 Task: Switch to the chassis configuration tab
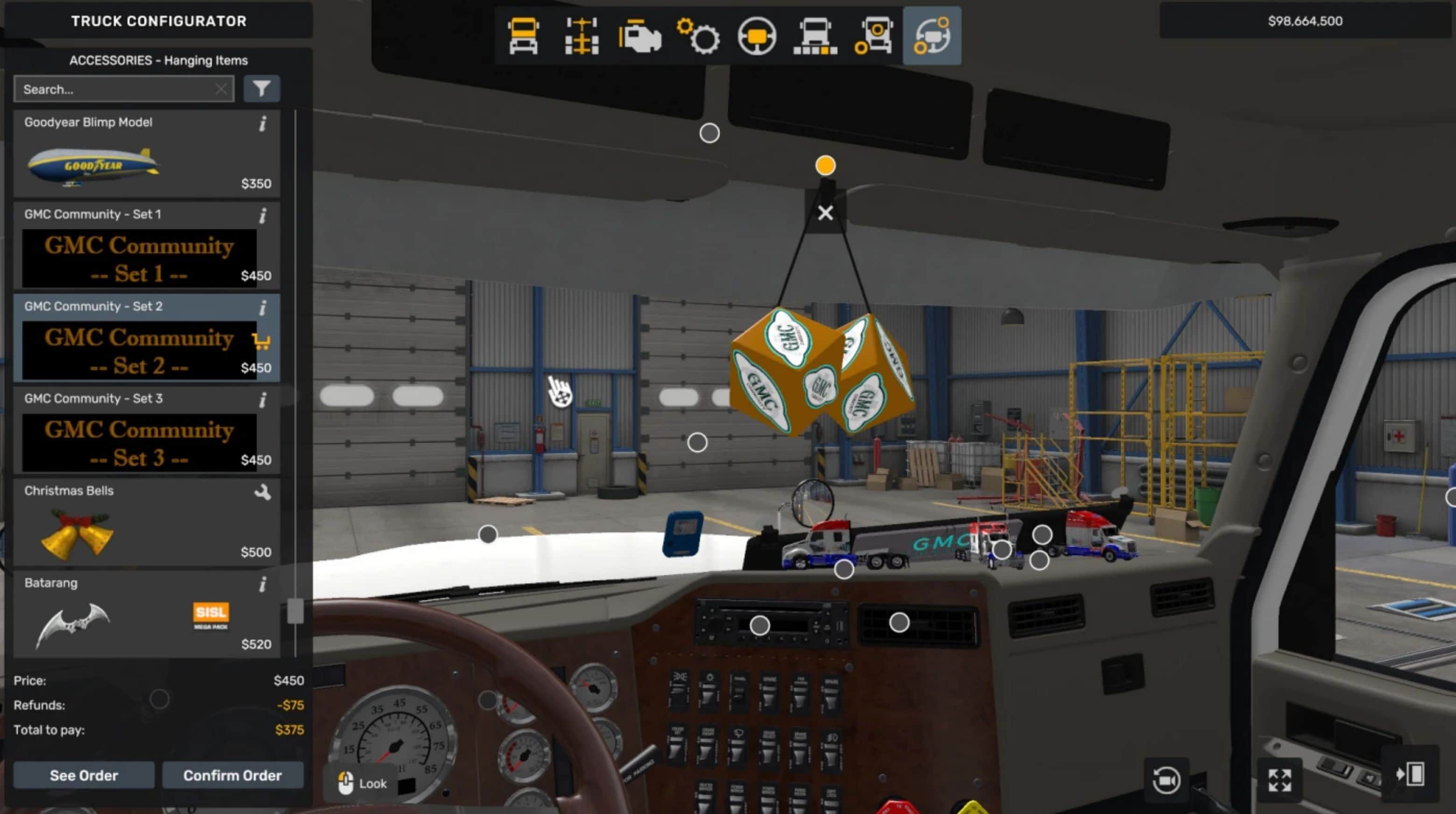[582, 36]
